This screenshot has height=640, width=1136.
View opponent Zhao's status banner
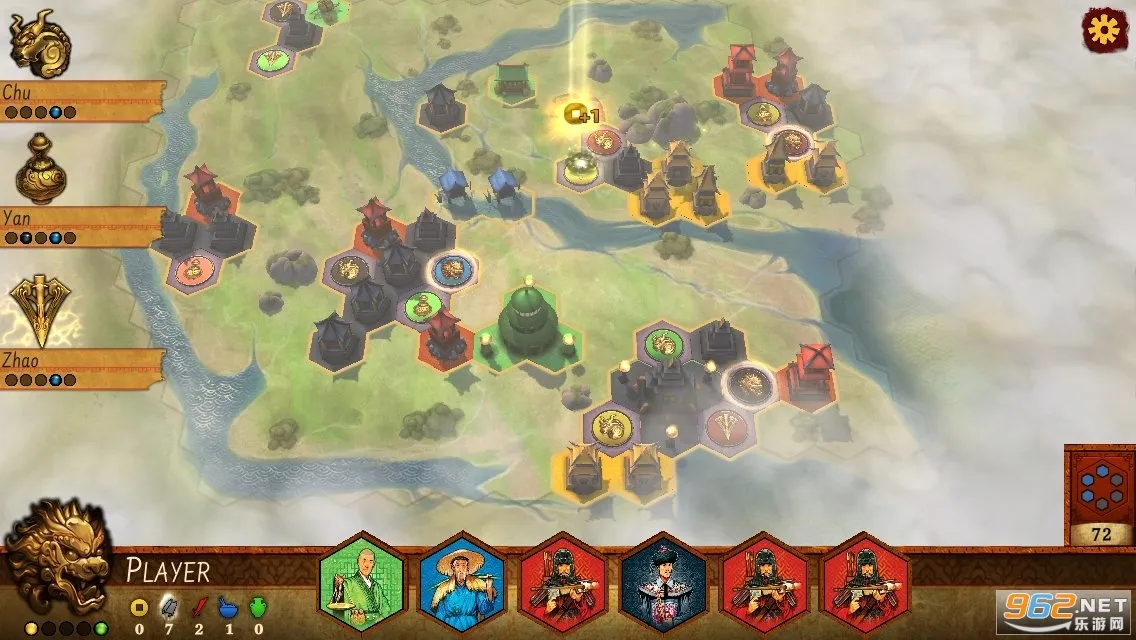tap(80, 367)
